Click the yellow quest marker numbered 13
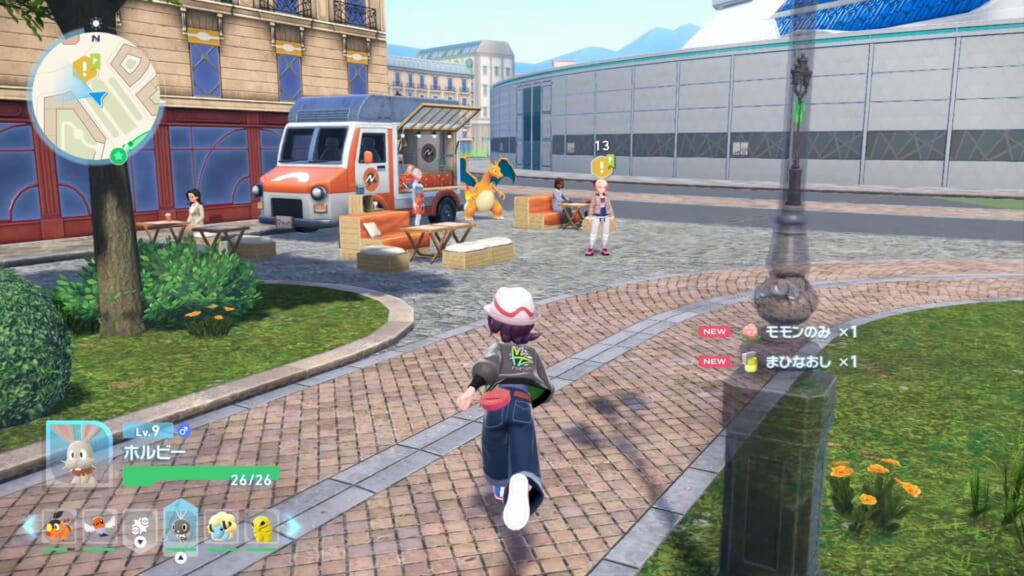This screenshot has width=1024, height=576. point(601,165)
